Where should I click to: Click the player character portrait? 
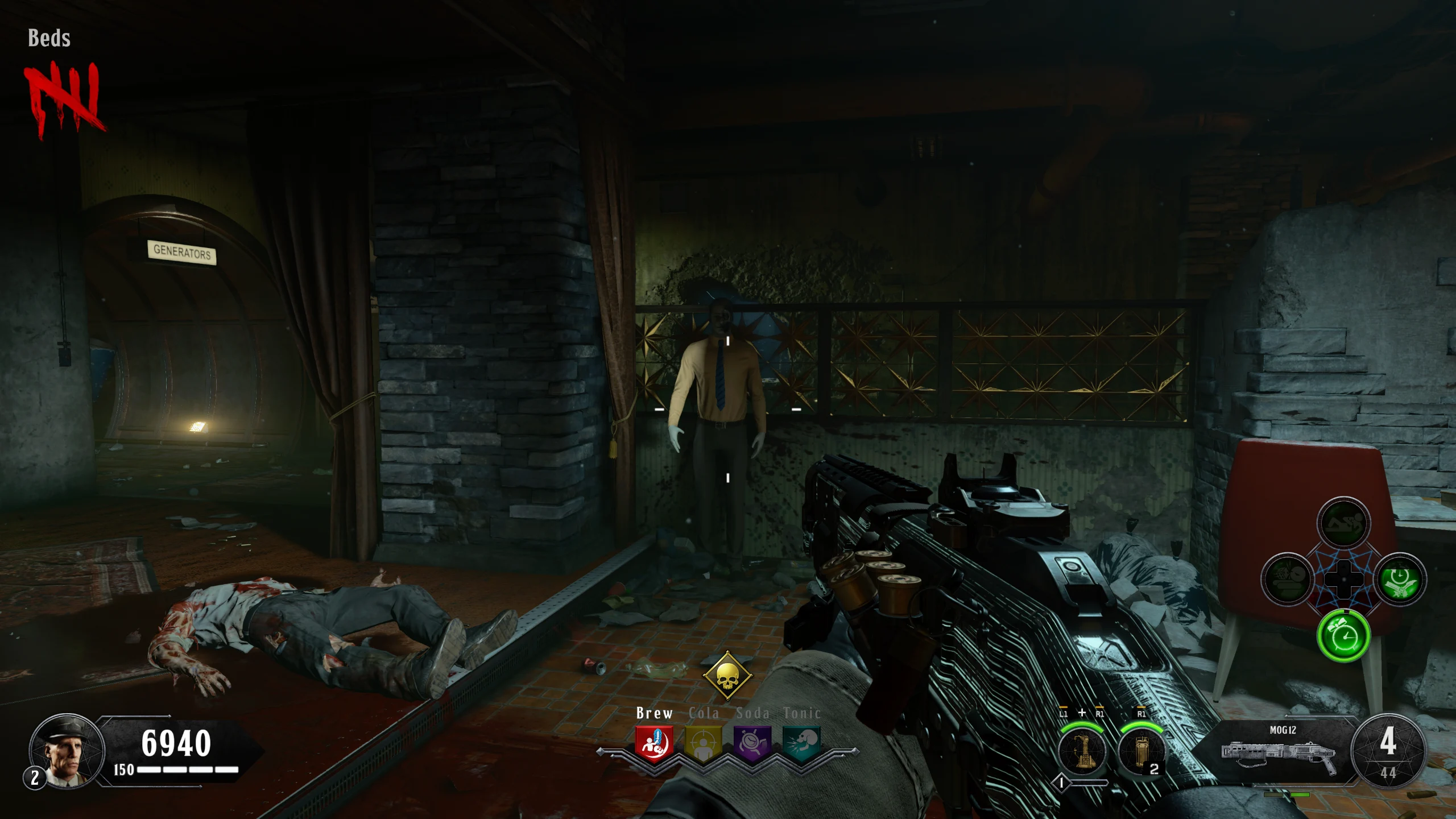click(x=67, y=751)
